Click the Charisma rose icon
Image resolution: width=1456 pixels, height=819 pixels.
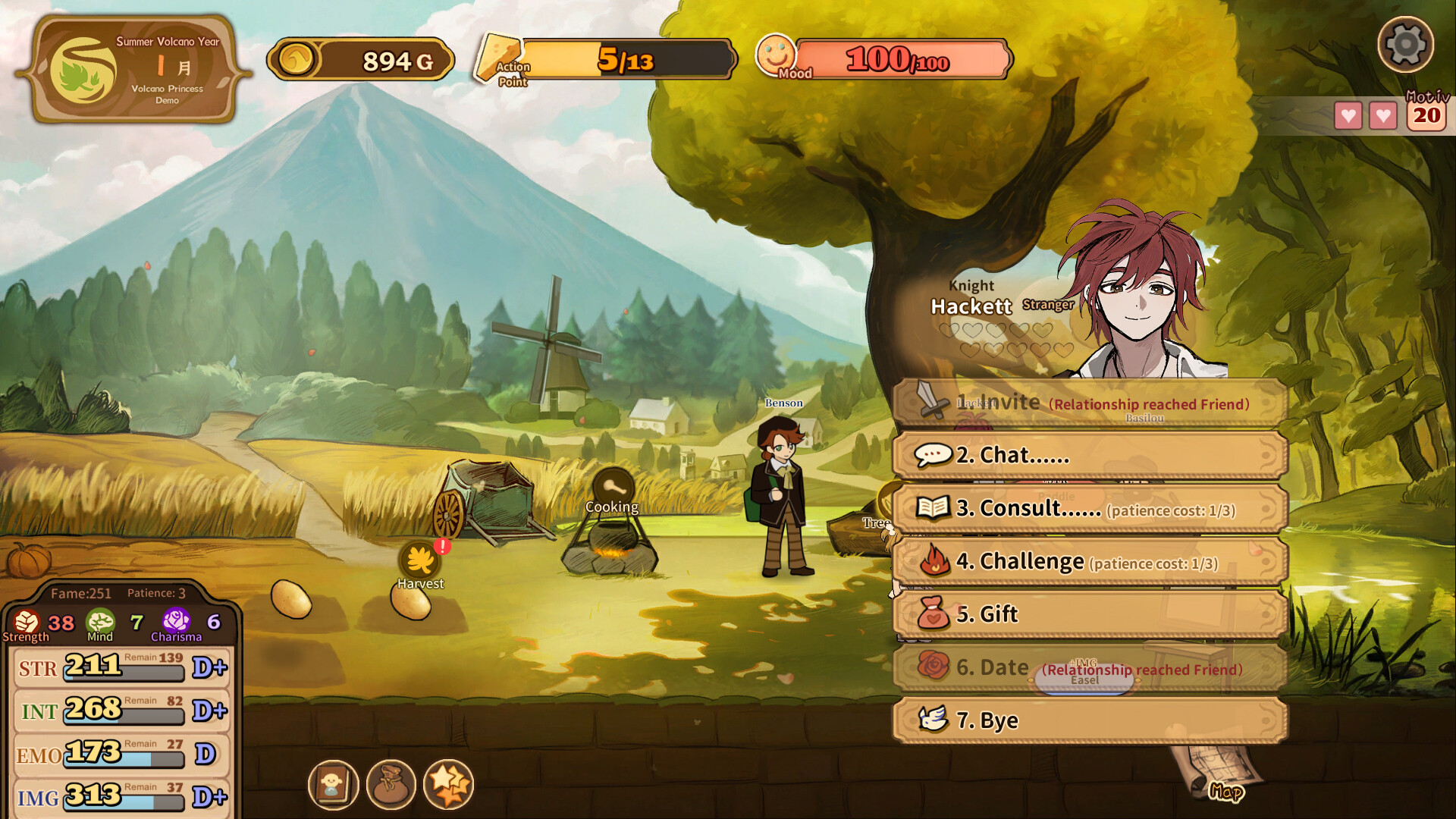[177, 622]
